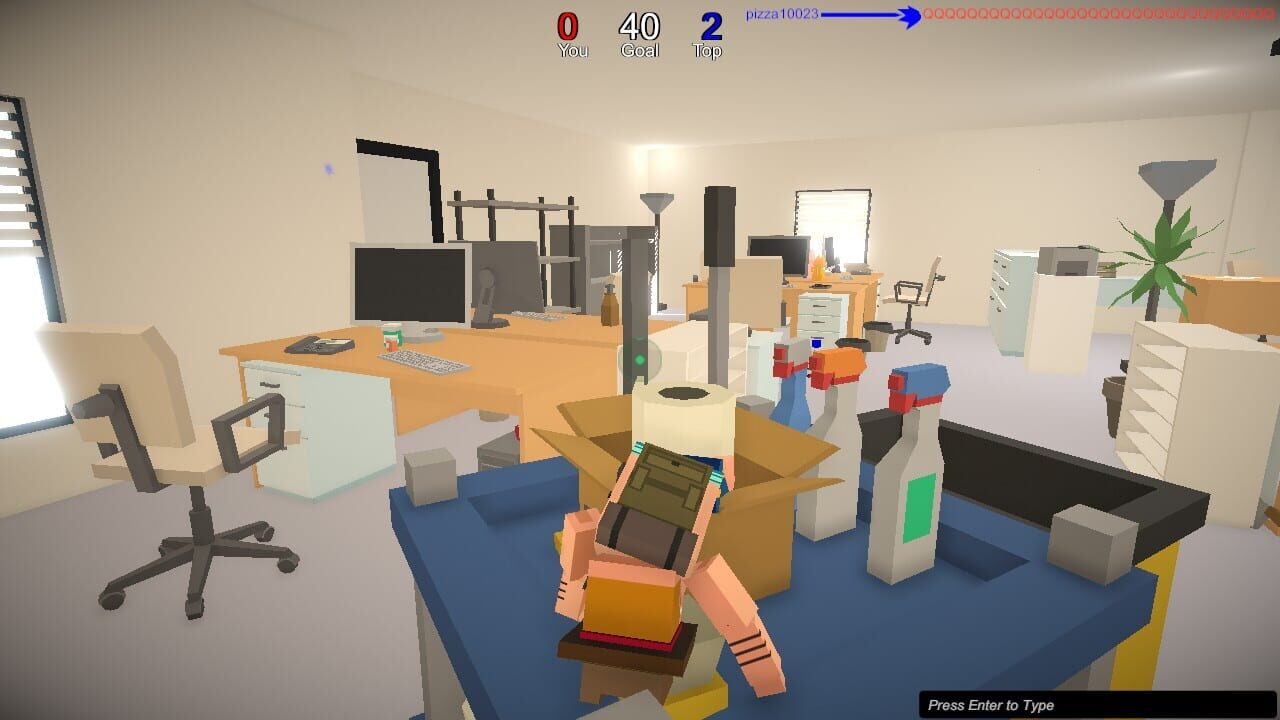
Task: Select the black telephone on the desk
Action: pyautogui.click(x=320, y=344)
